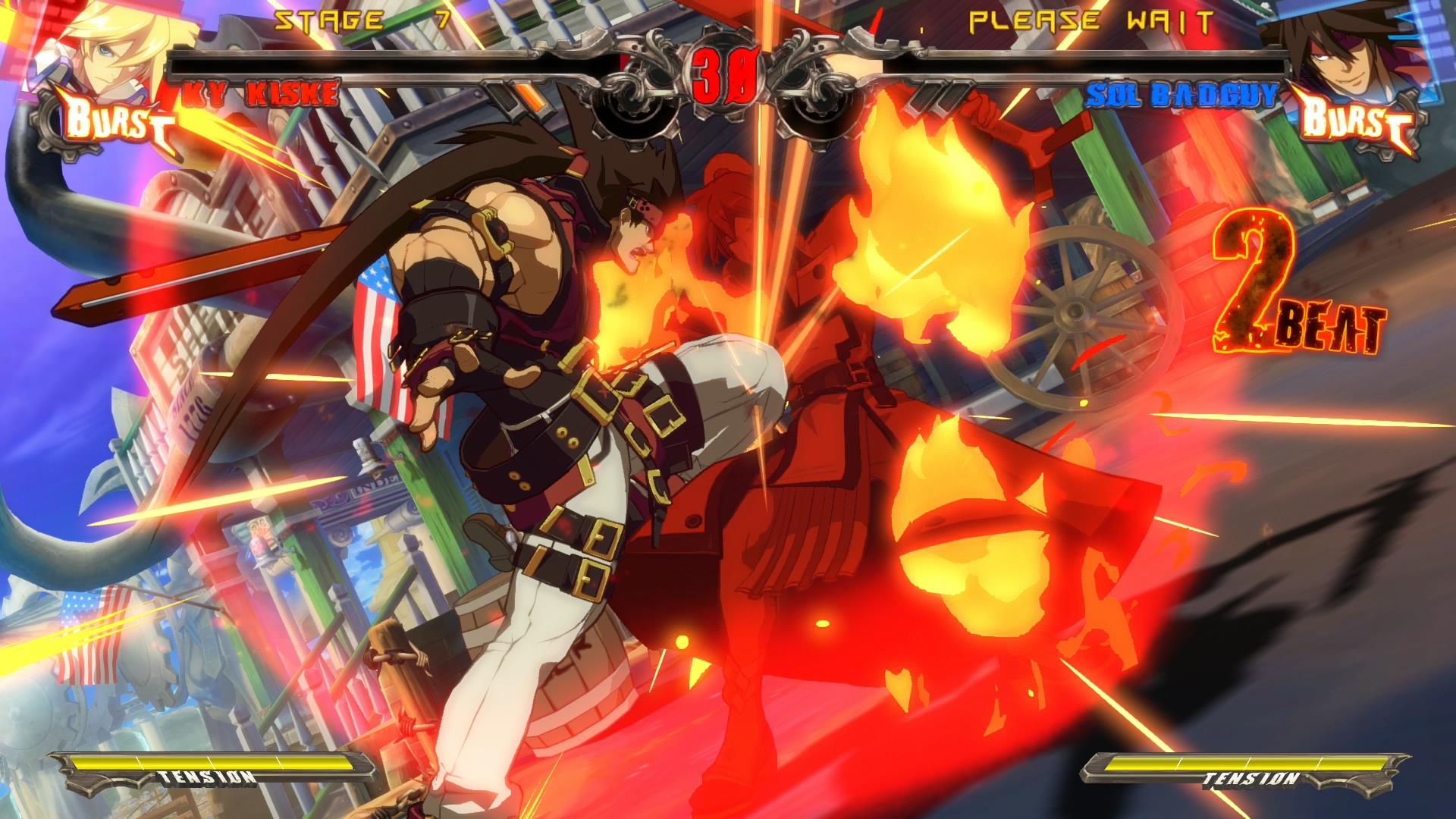
Task: Click Sol Badguy's character portrait
Action: [1342, 47]
